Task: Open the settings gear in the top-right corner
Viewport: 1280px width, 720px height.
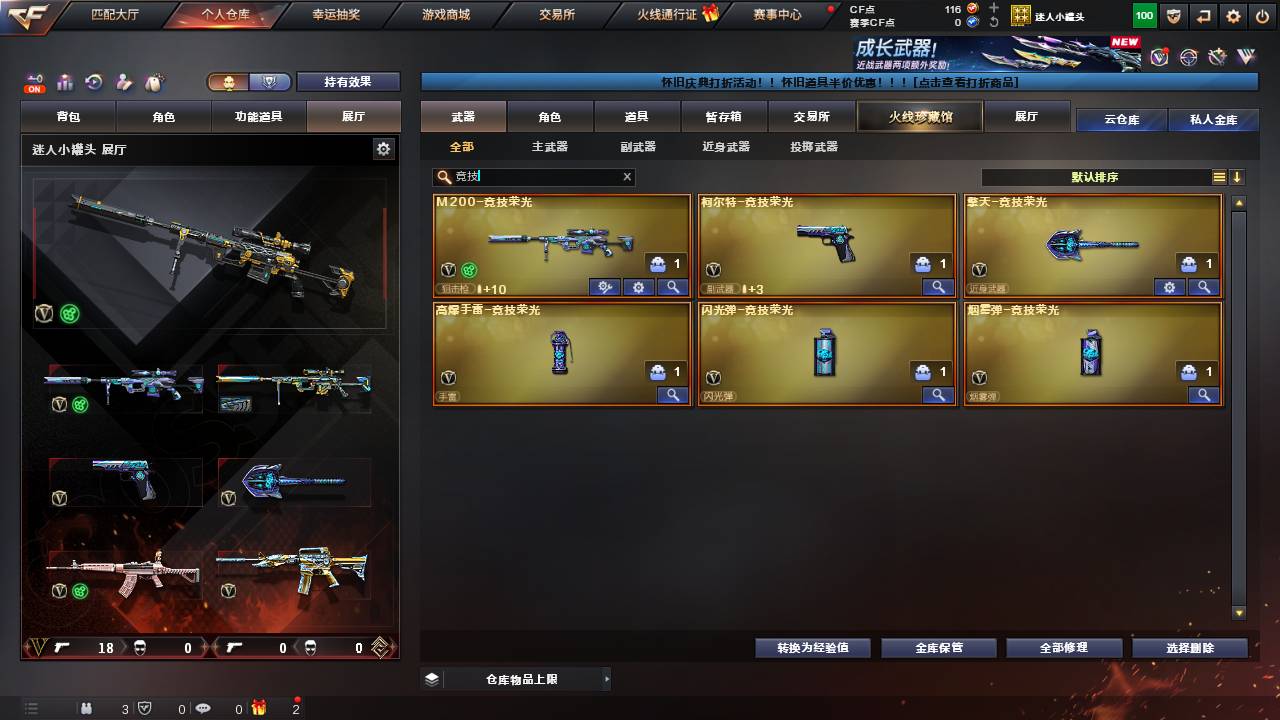Action: click(1232, 16)
